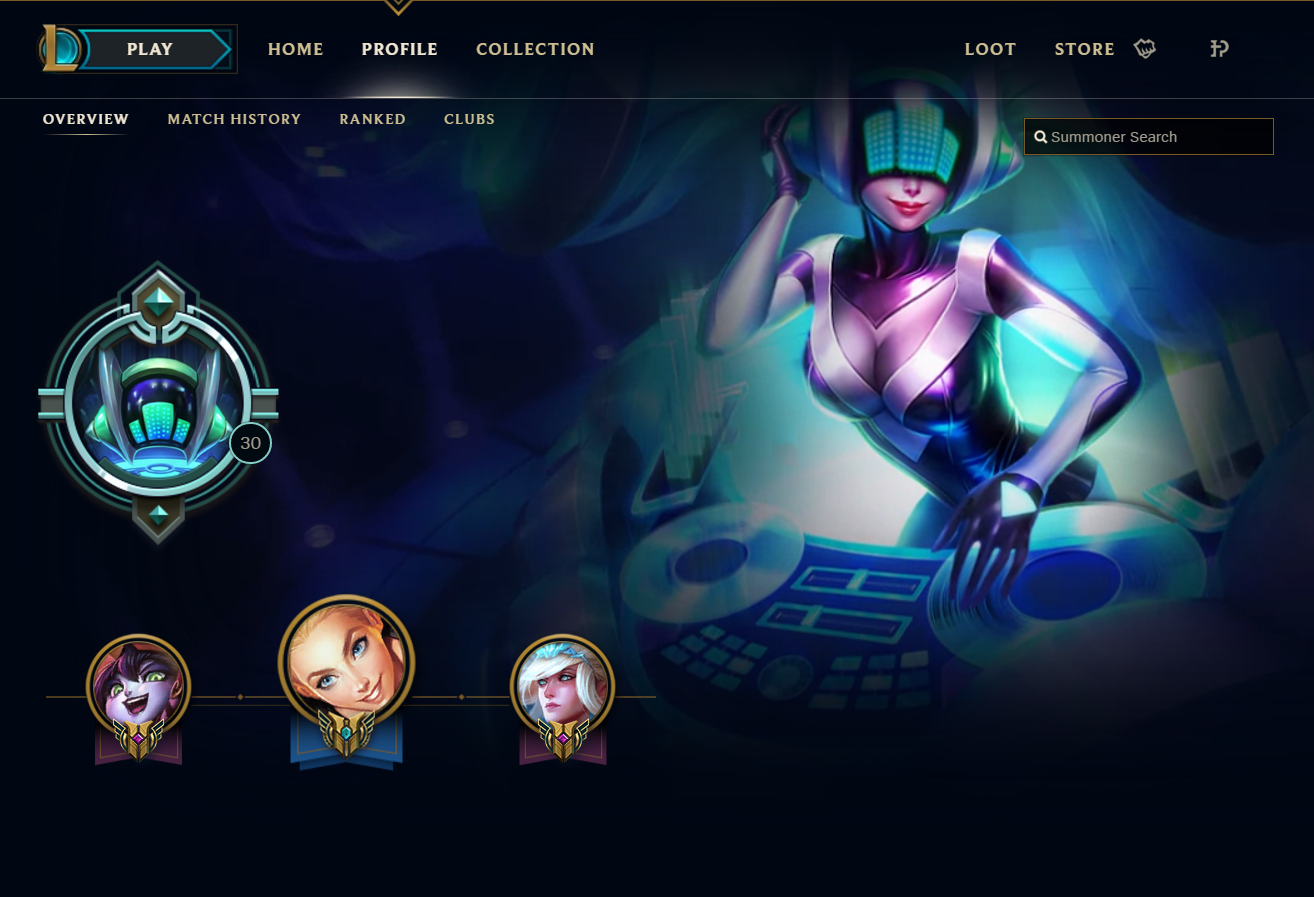This screenshot has height=897, width=1314.
Task: Select HOME in the navigation bar
Action: [x=295, y=48]
